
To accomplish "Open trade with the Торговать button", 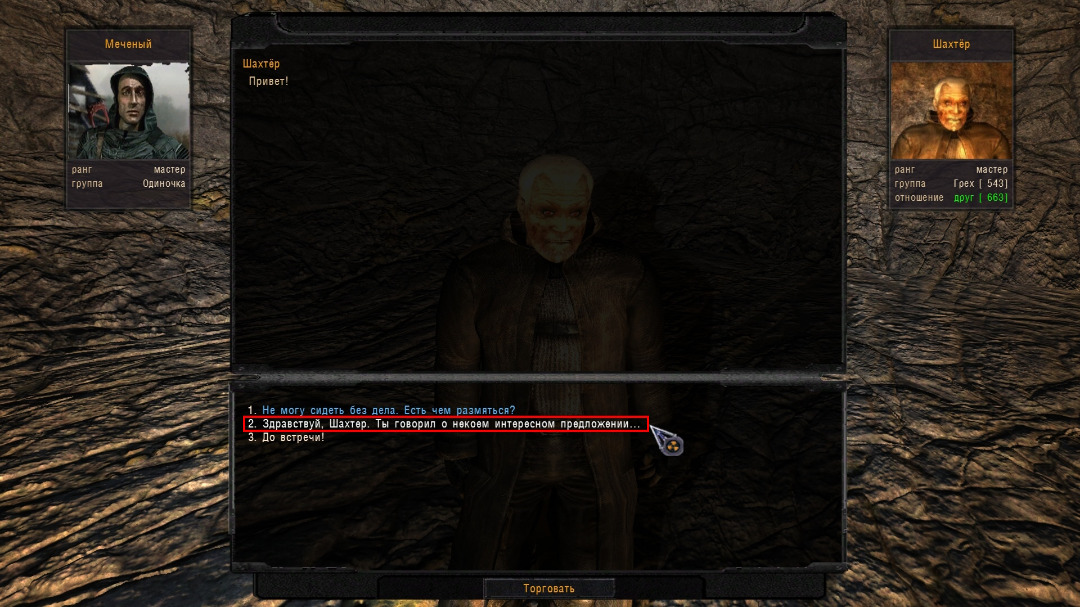I will pos(549,588).
